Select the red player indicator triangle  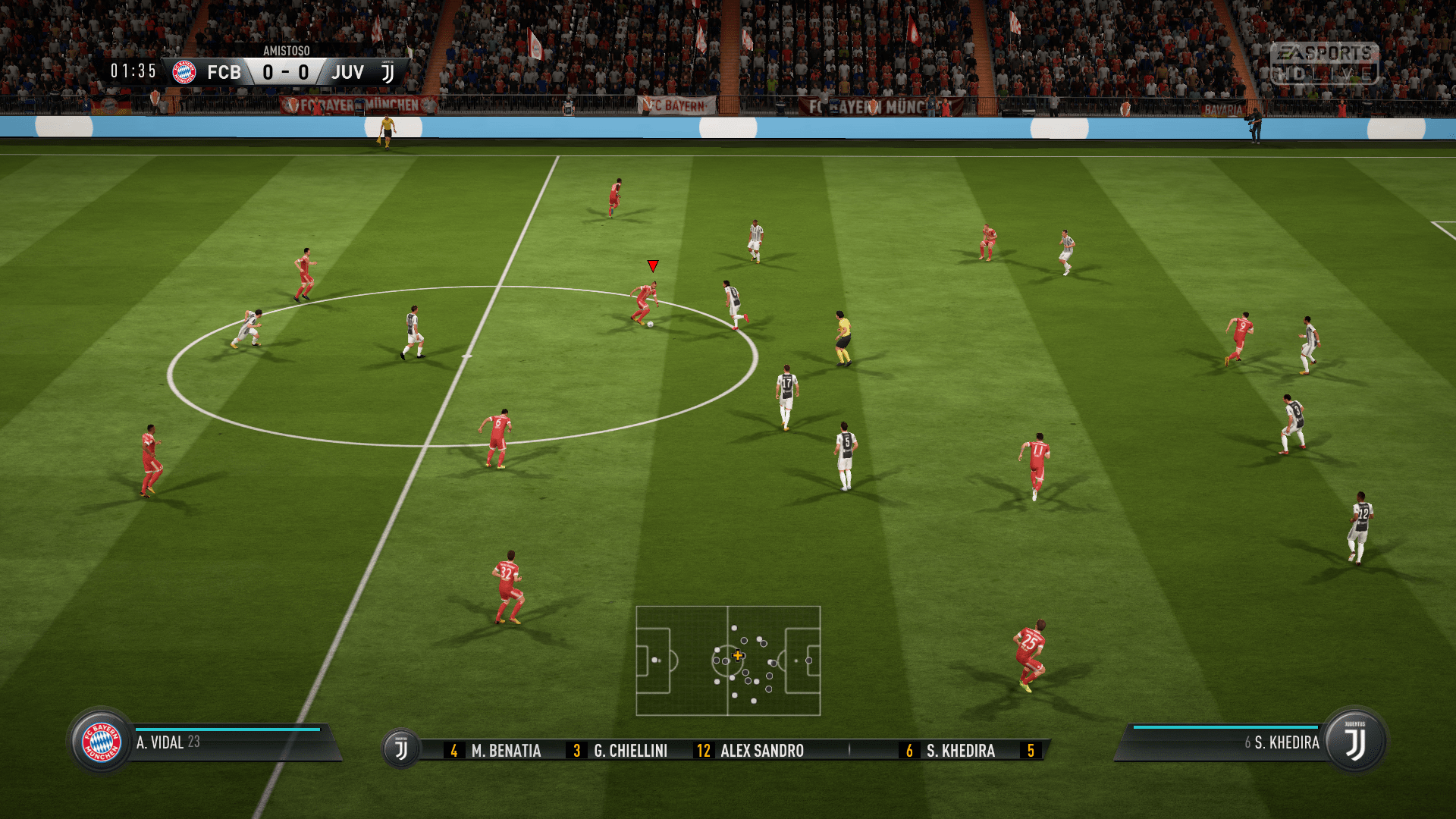tap(651, 266)
